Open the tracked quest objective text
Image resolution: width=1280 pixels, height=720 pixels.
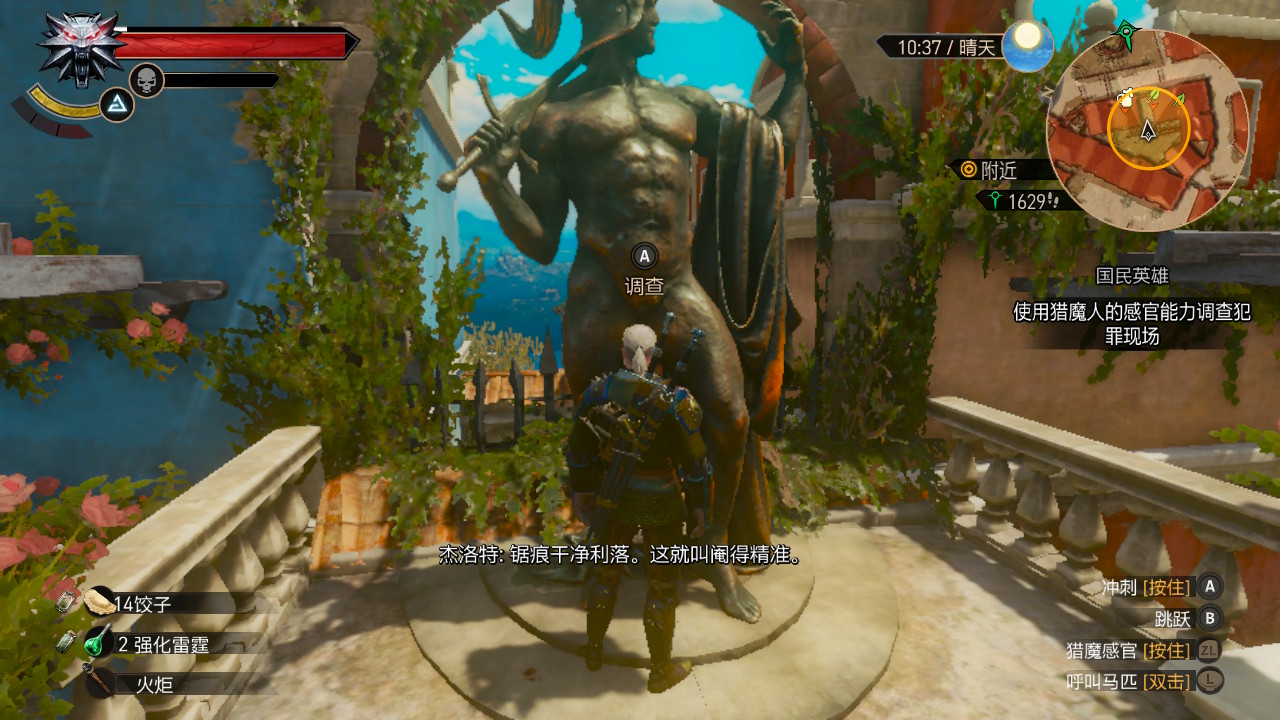(x=1131, y=324)
